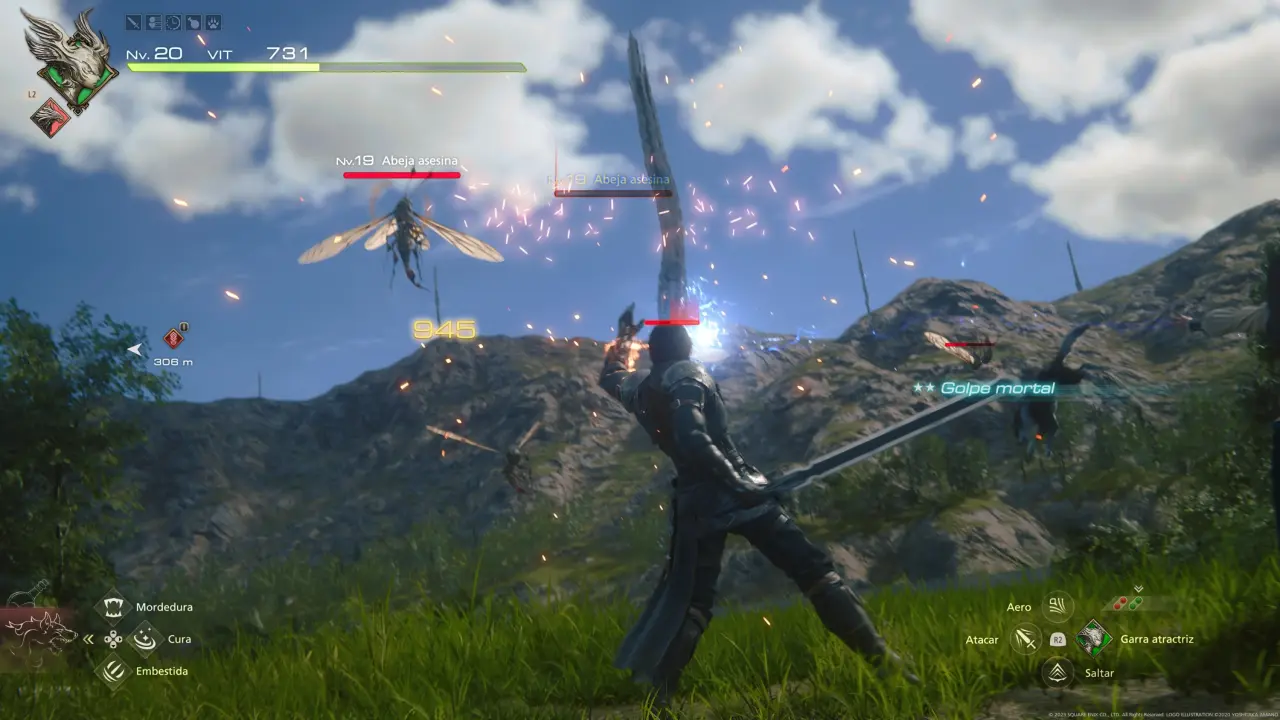The width and height of the screenshot is (1280, 720).
Task: Activate the Garra atractriz Eikon ability
Action: 1095,638
